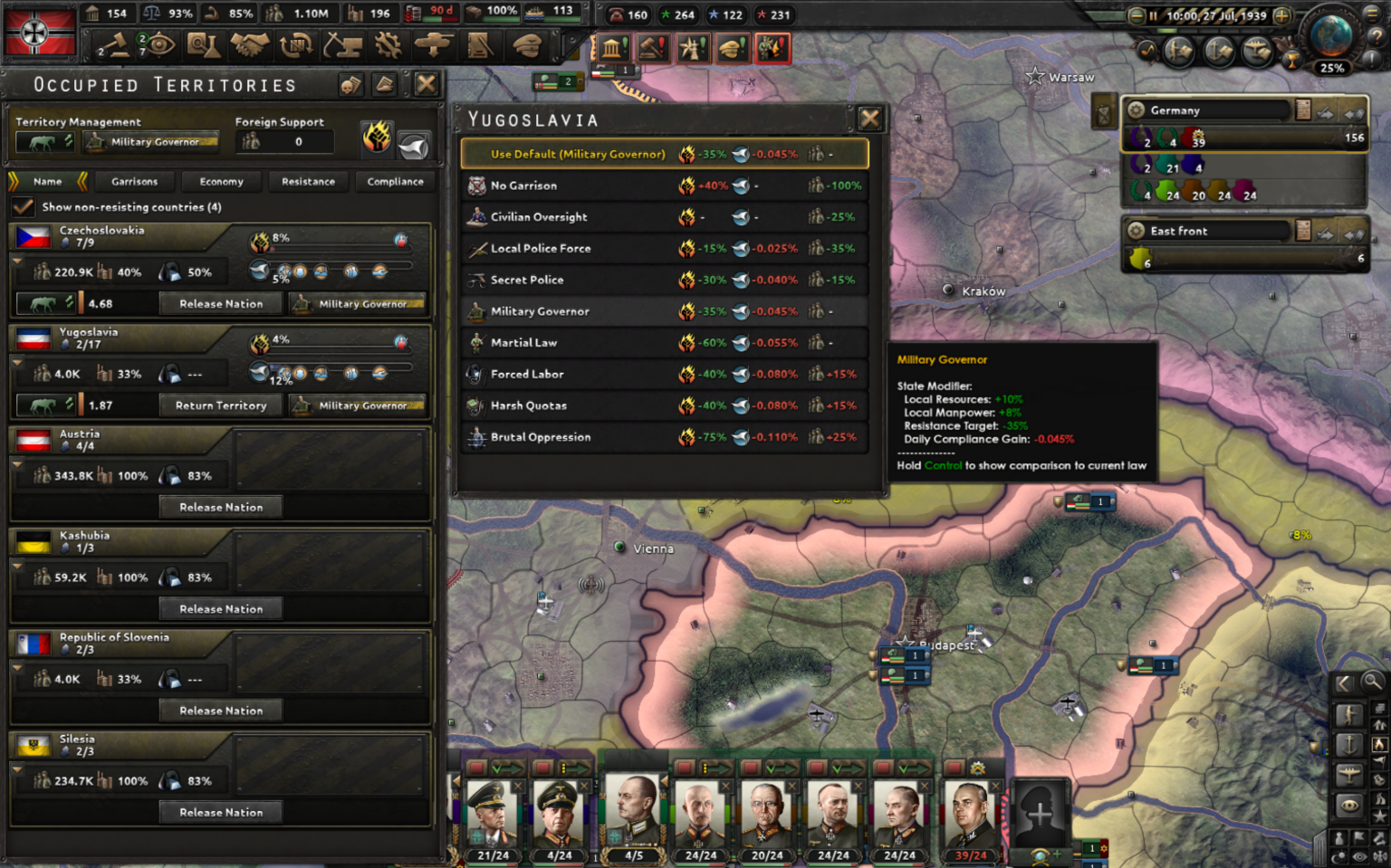This screenshot has height=868, width=1391.
Task: Open the diplomacy handshake icon
Action: point(250,45)
